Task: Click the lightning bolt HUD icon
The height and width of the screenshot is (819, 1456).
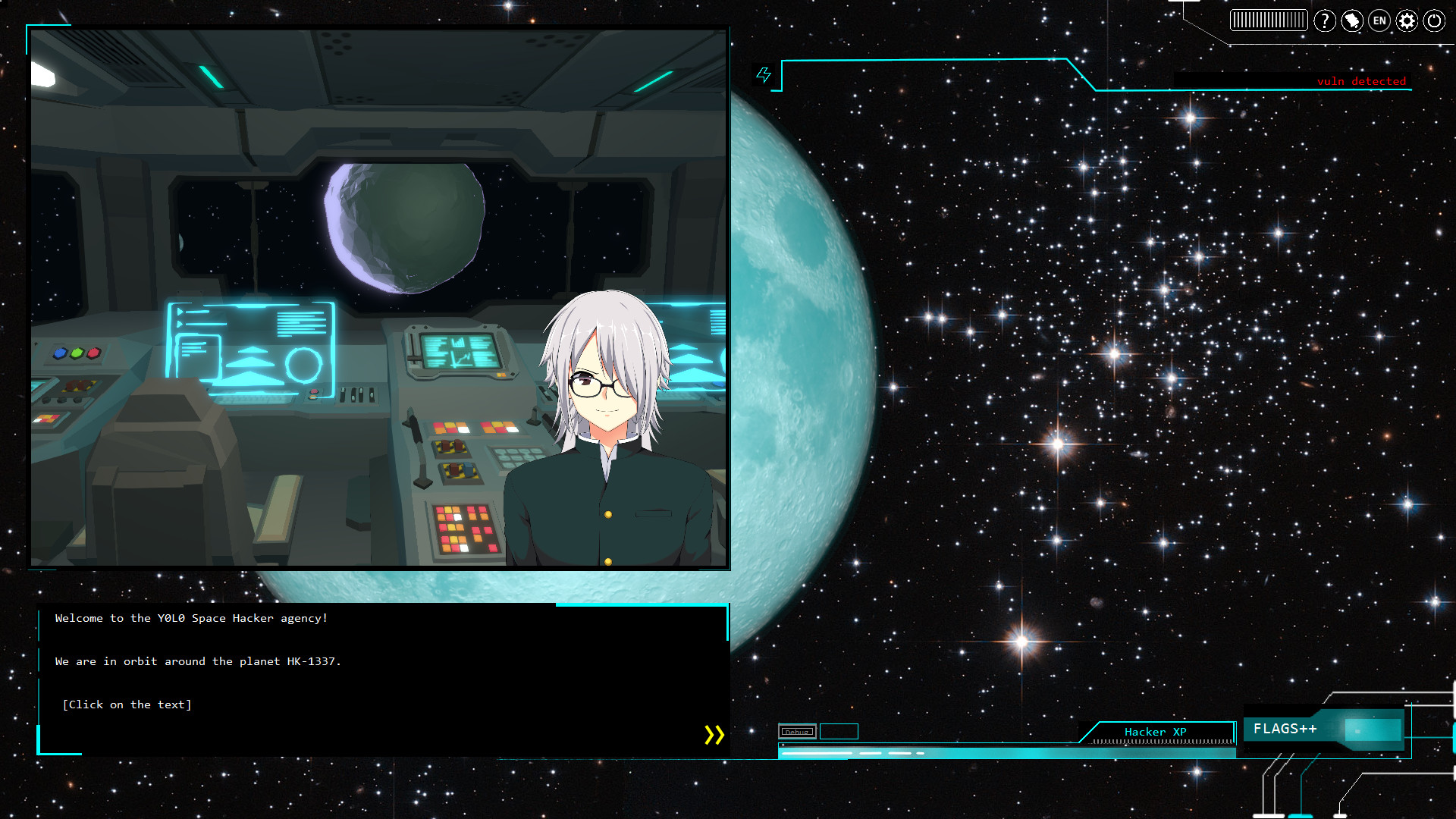Action: click(x=764, y=74)
